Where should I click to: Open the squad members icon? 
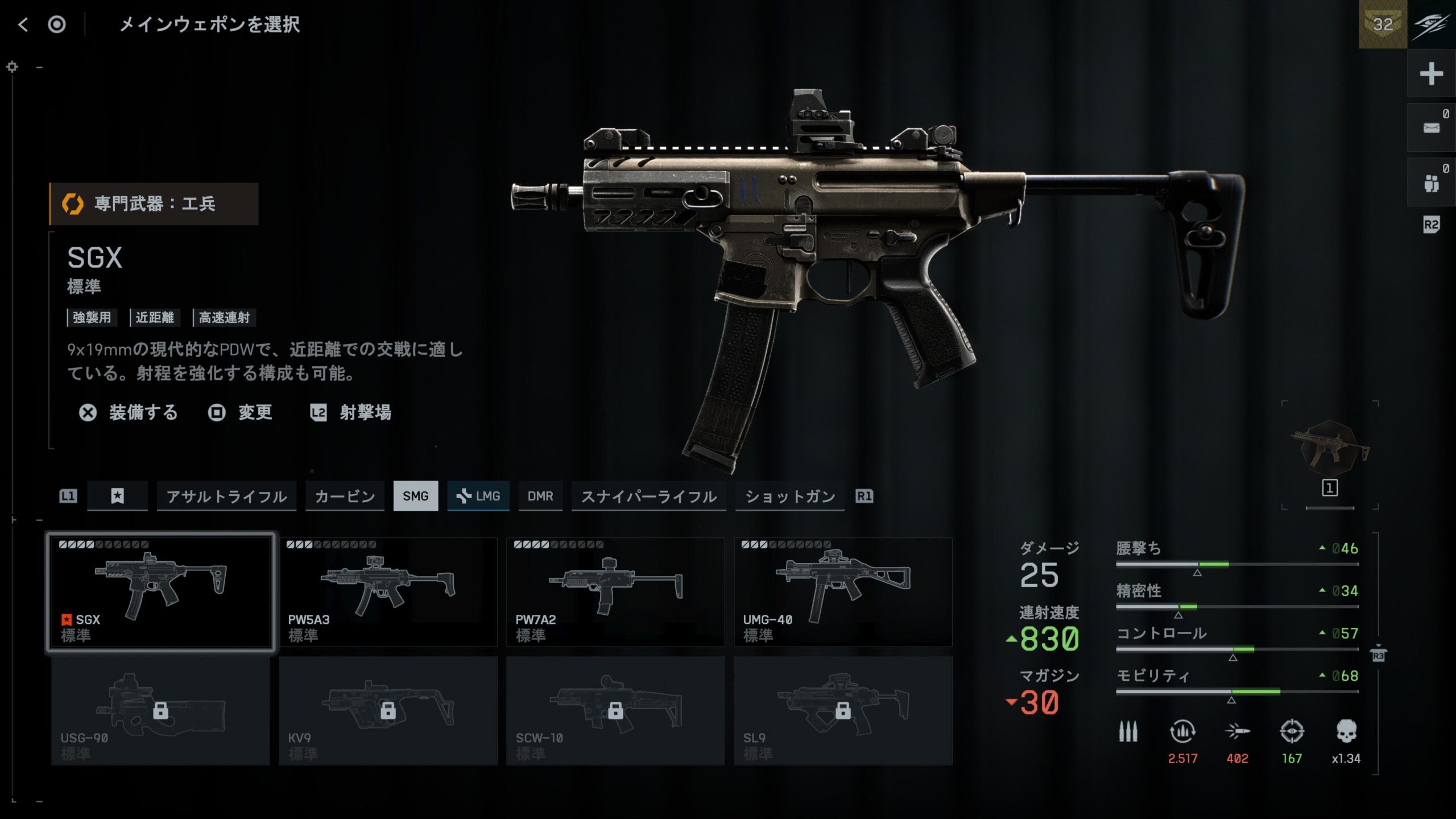point(1431,183)
